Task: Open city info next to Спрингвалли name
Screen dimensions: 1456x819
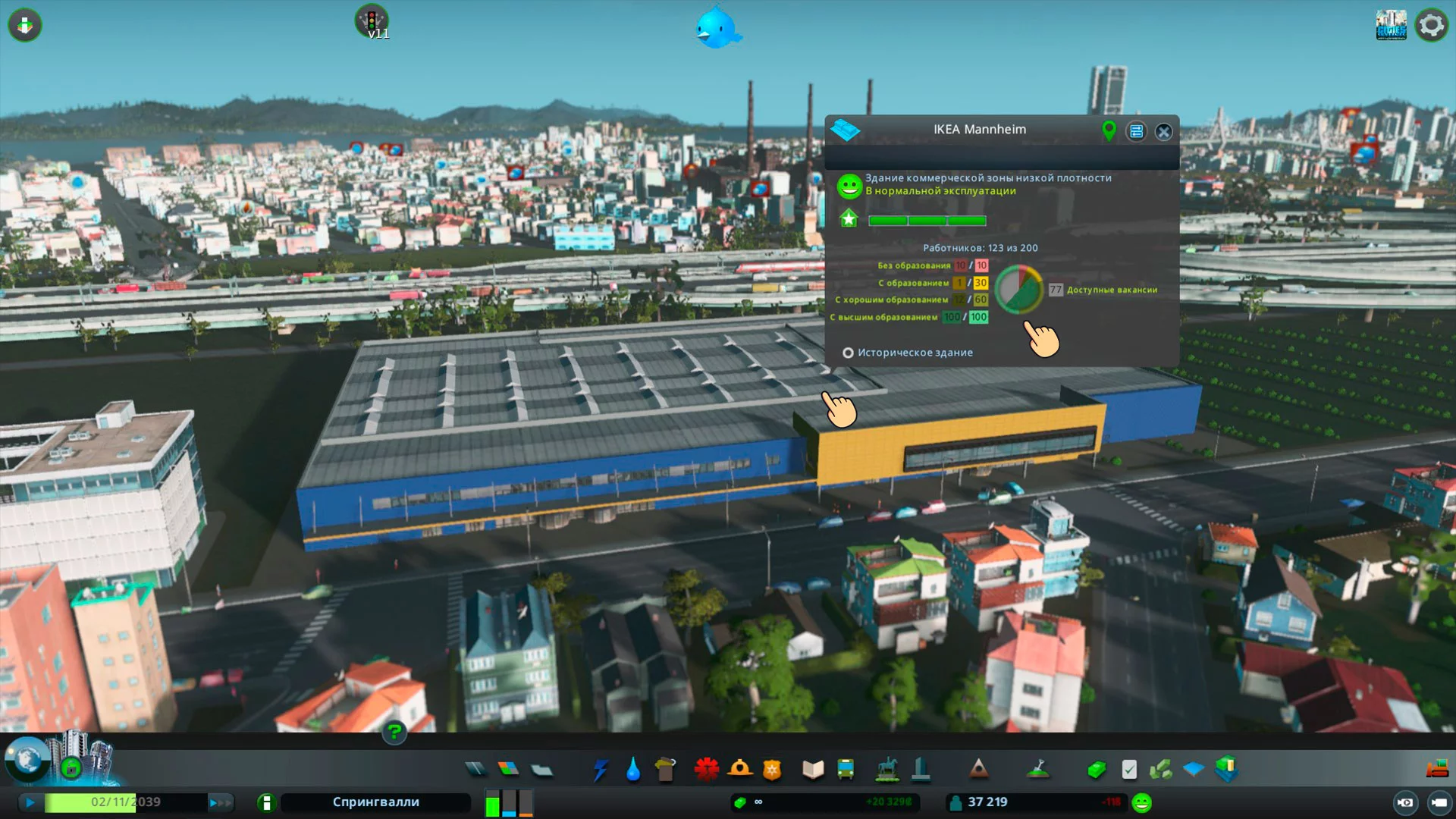Action: [266, 802]
